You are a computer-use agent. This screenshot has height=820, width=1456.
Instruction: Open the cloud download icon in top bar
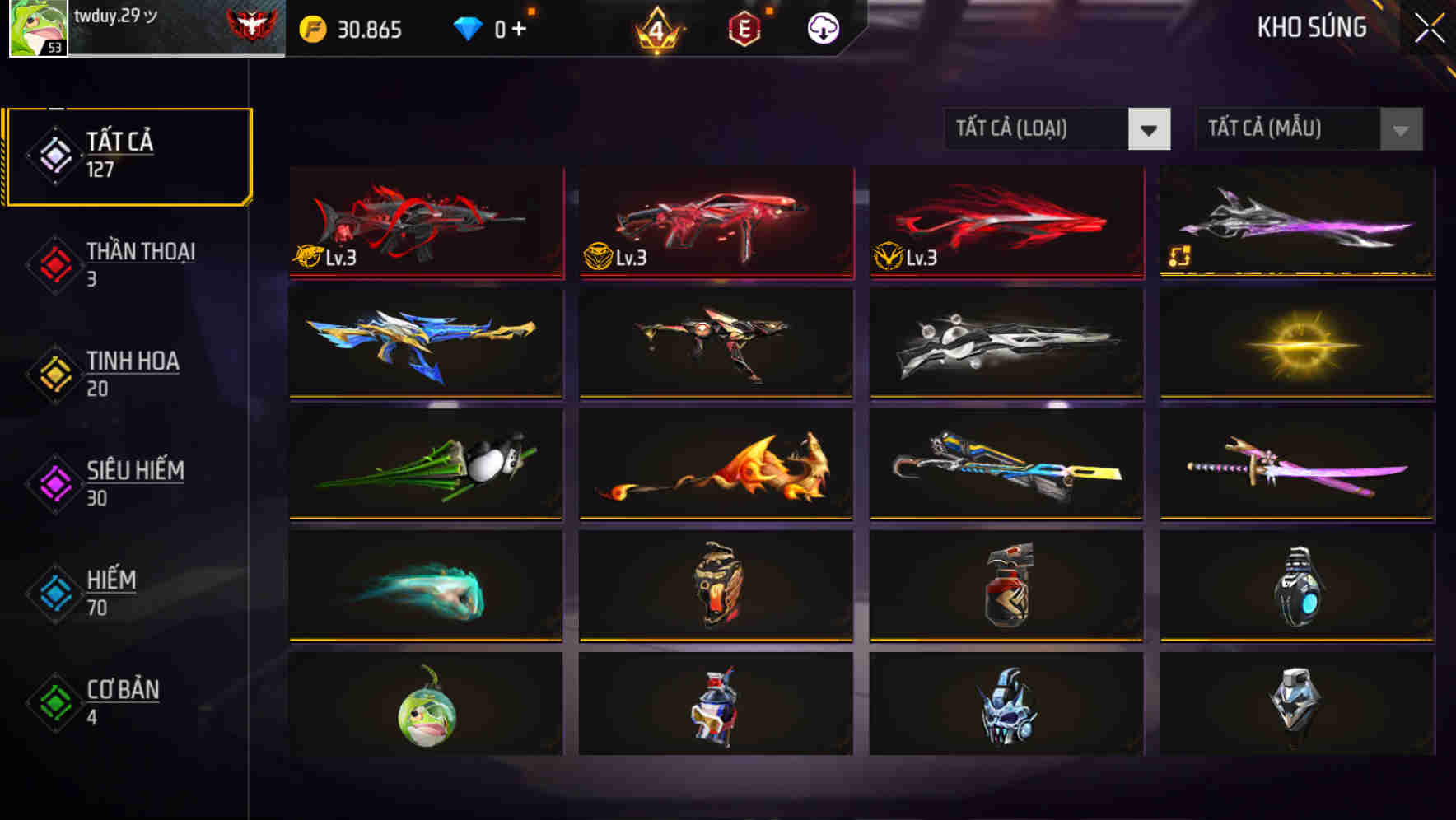821,27
